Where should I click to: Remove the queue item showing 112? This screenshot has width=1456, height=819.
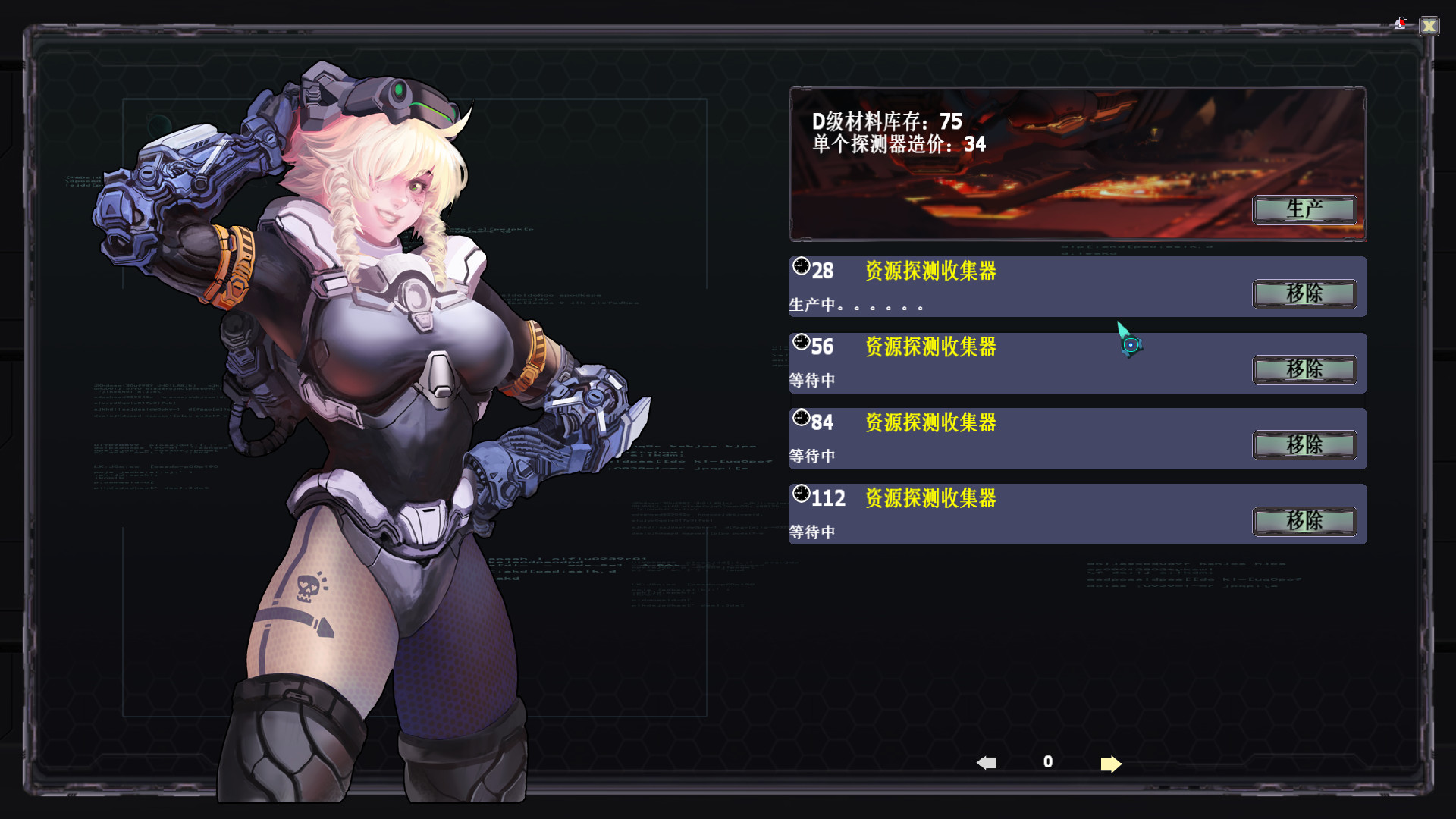1304,522
